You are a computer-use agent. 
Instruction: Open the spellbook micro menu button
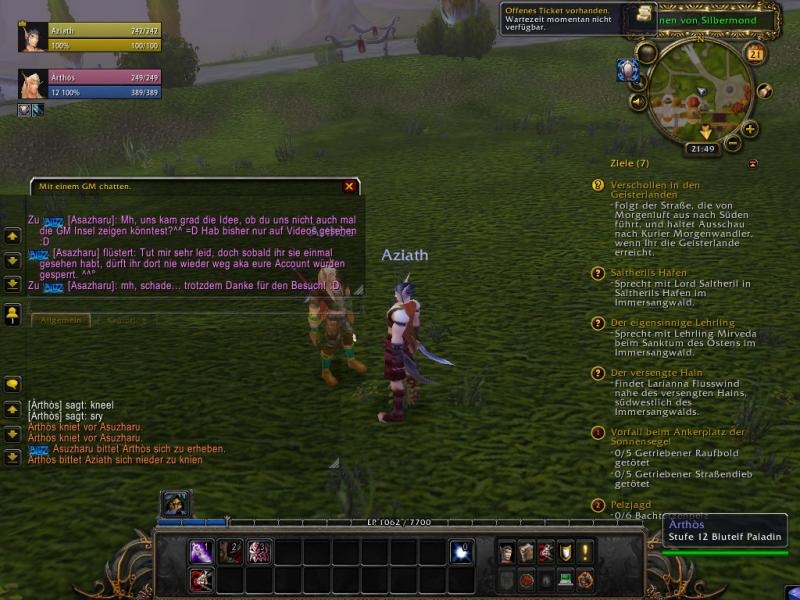click(526, 552)
